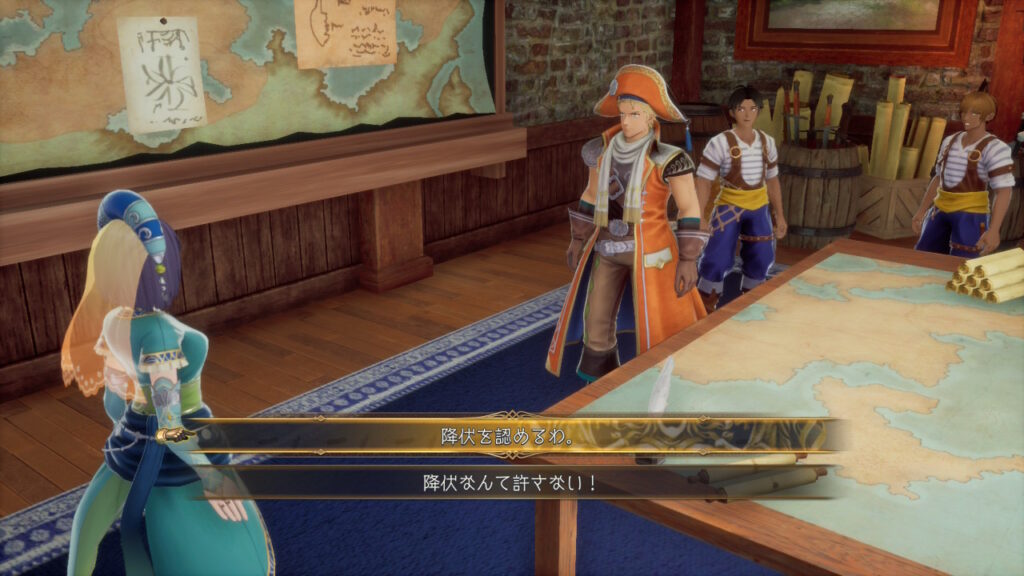Select the option 降伏なんて許さない！
1024x576 pixels.
tap(510, 483)
